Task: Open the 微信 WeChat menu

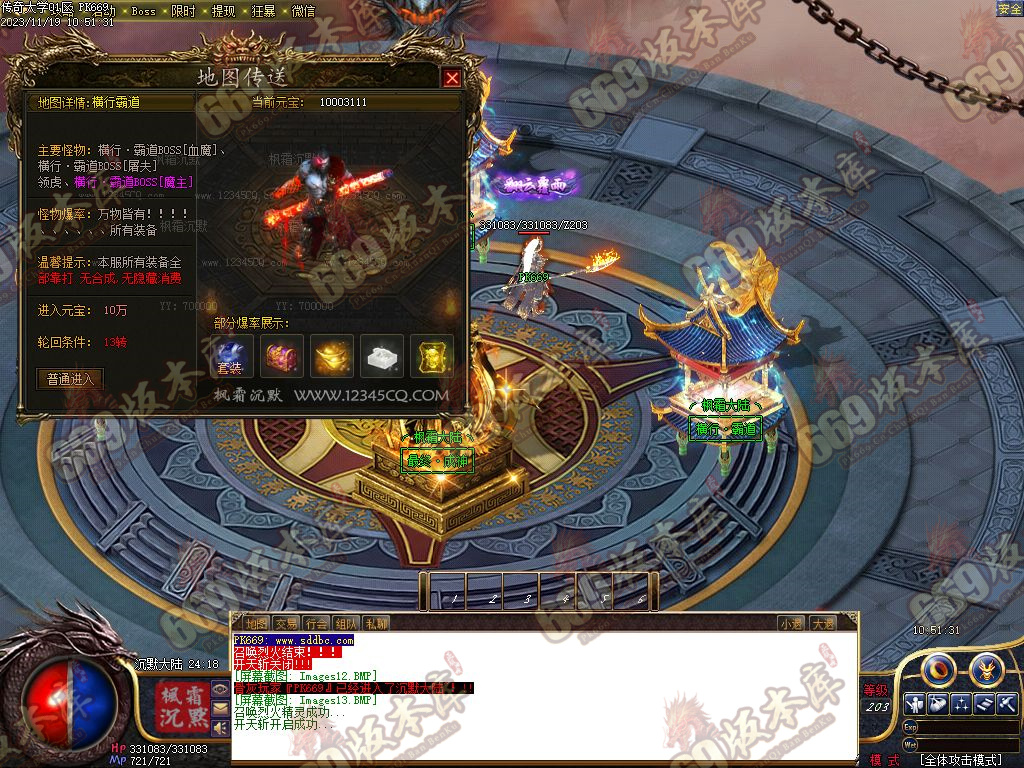Action: click(303, 11)
